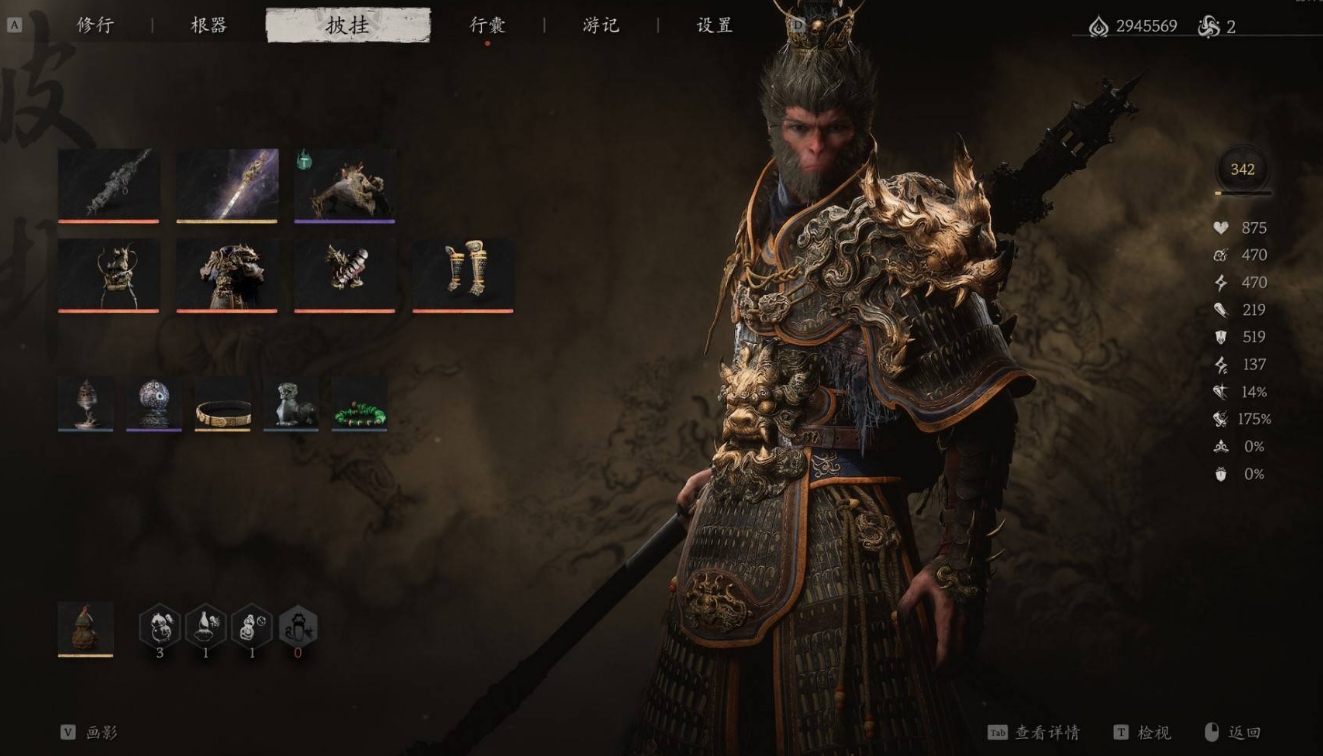Viewport: 1323px width, 756px height.
Task: Switch to the 修行 tab
Action: point(95,26)
